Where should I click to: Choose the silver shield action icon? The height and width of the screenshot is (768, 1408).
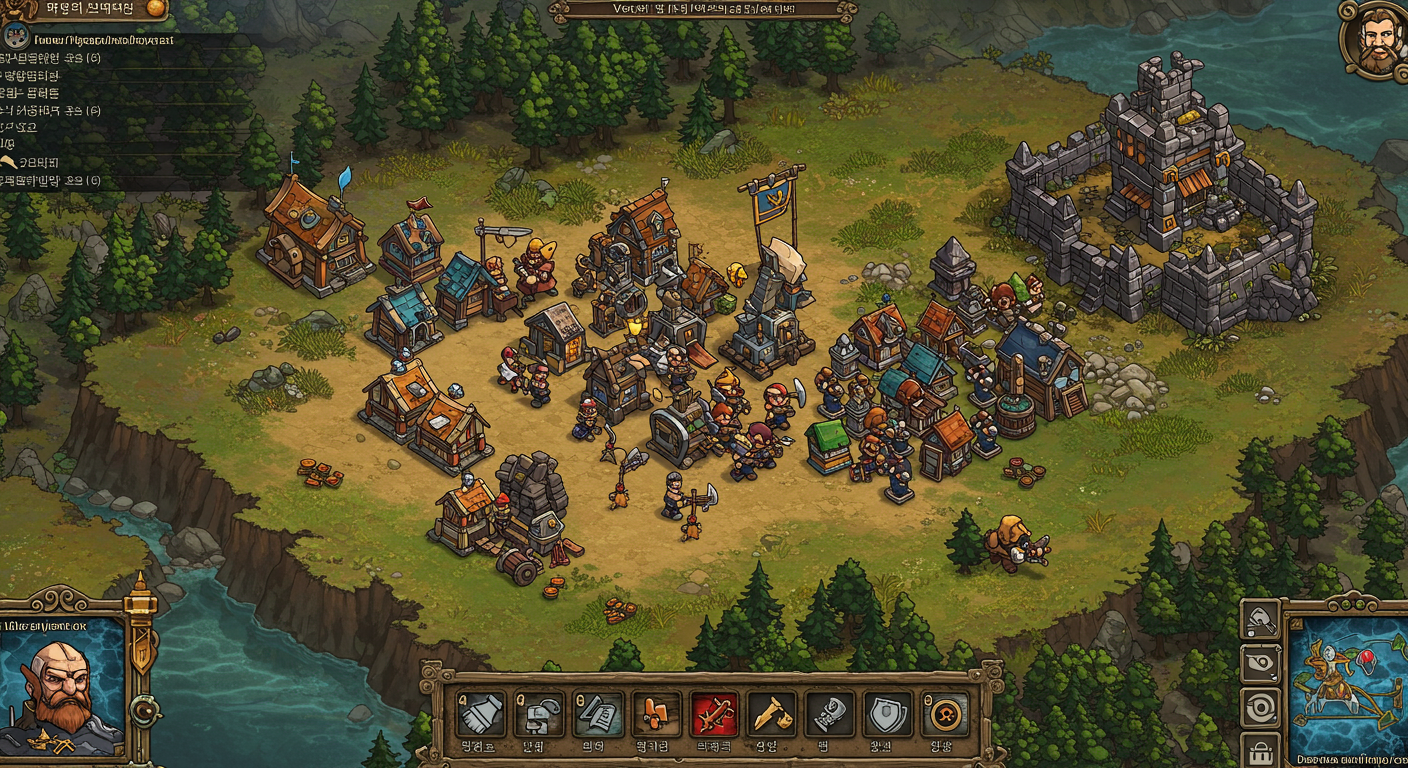point(888,714)
